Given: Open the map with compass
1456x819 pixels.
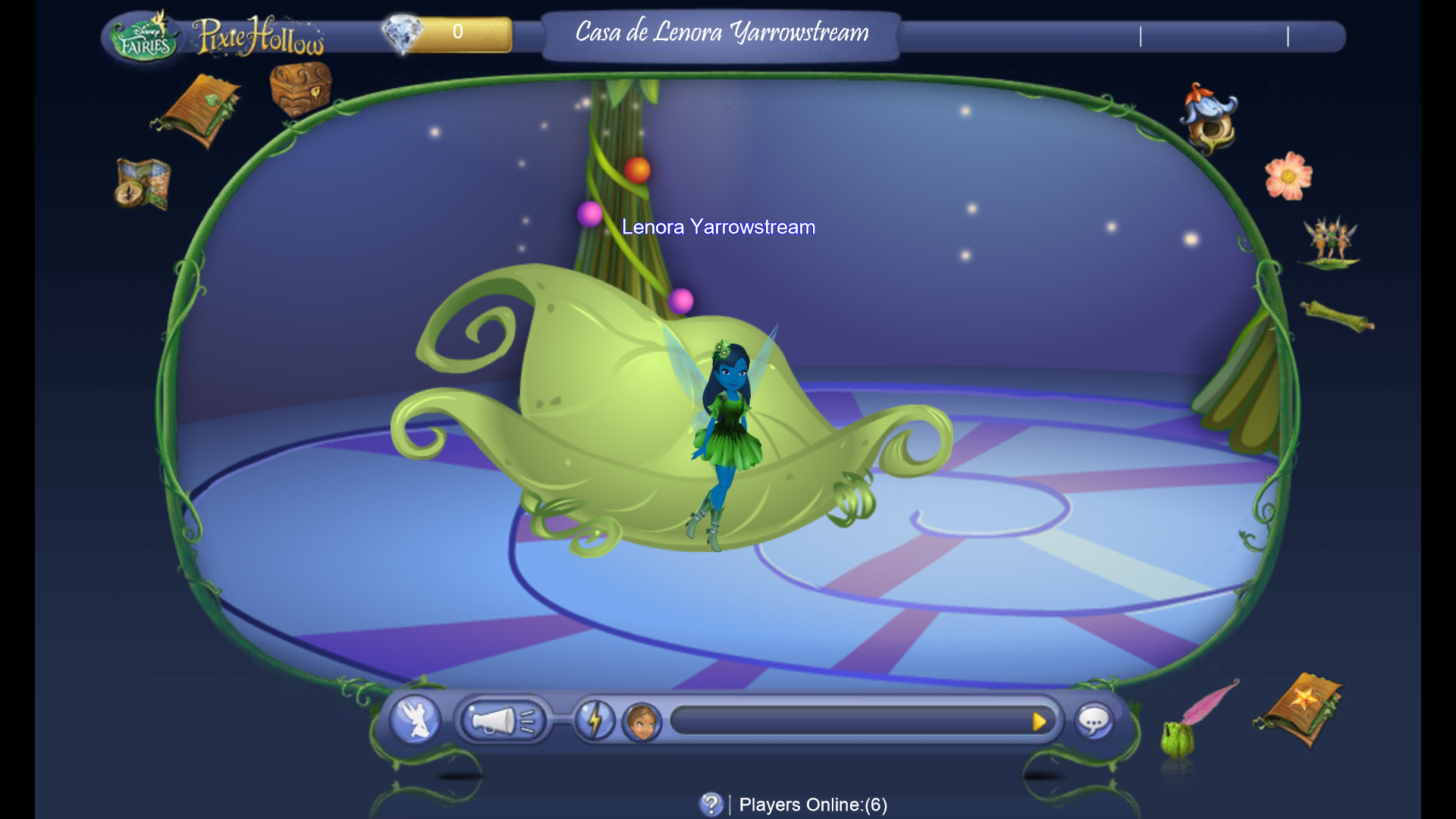Looking at the screenshot, I should coord(143,184).
